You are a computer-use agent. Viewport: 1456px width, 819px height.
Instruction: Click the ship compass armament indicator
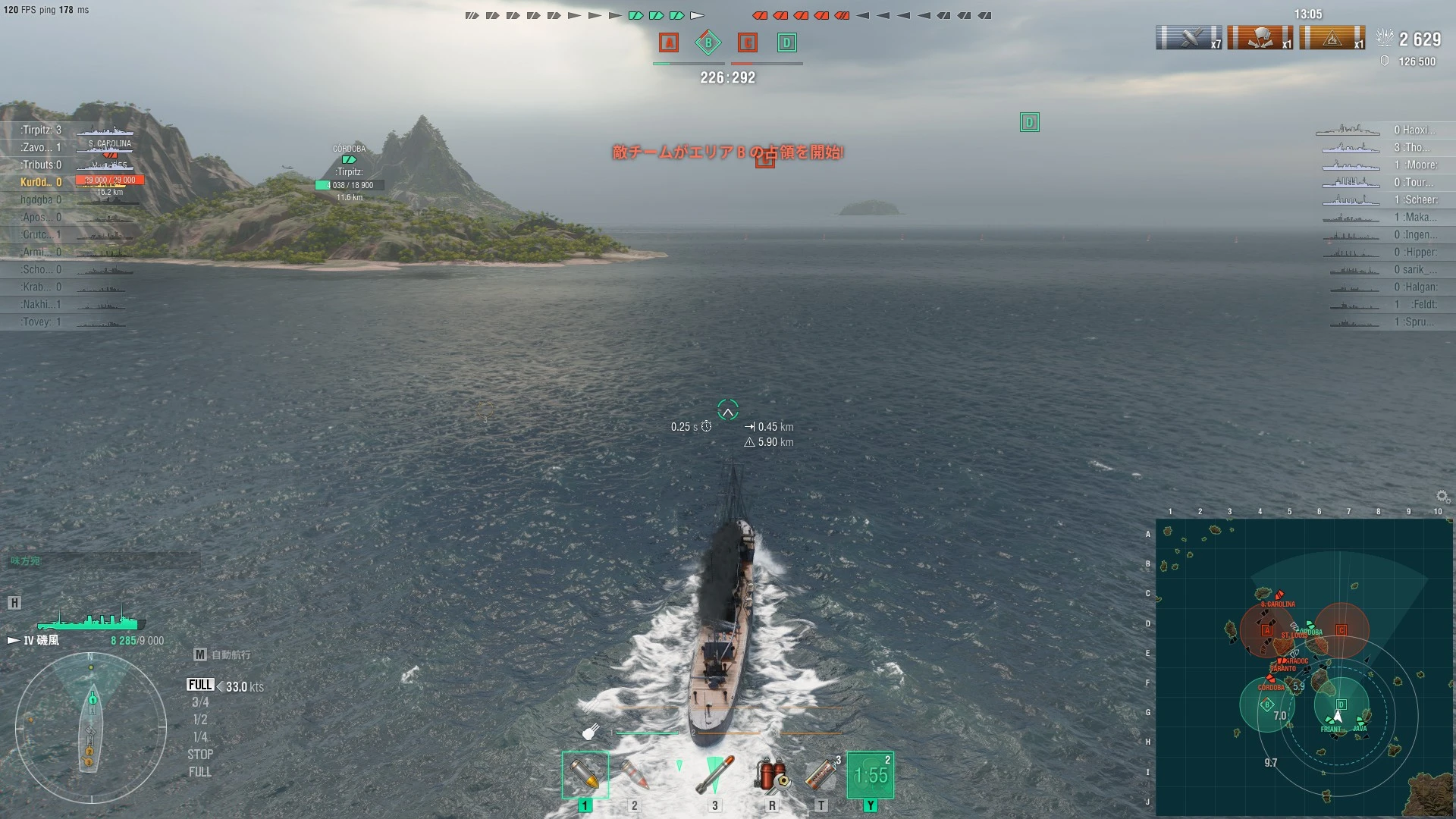[x=91, y=728]
